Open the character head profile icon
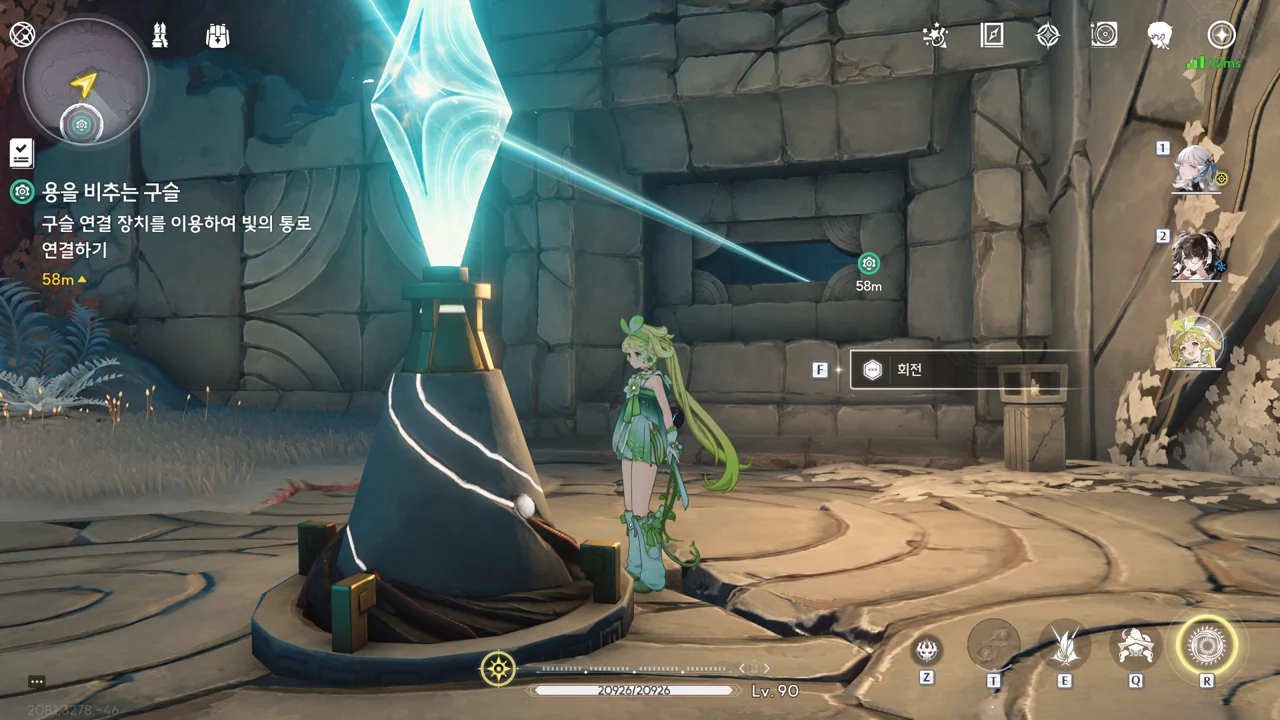 pos(1160,36)
